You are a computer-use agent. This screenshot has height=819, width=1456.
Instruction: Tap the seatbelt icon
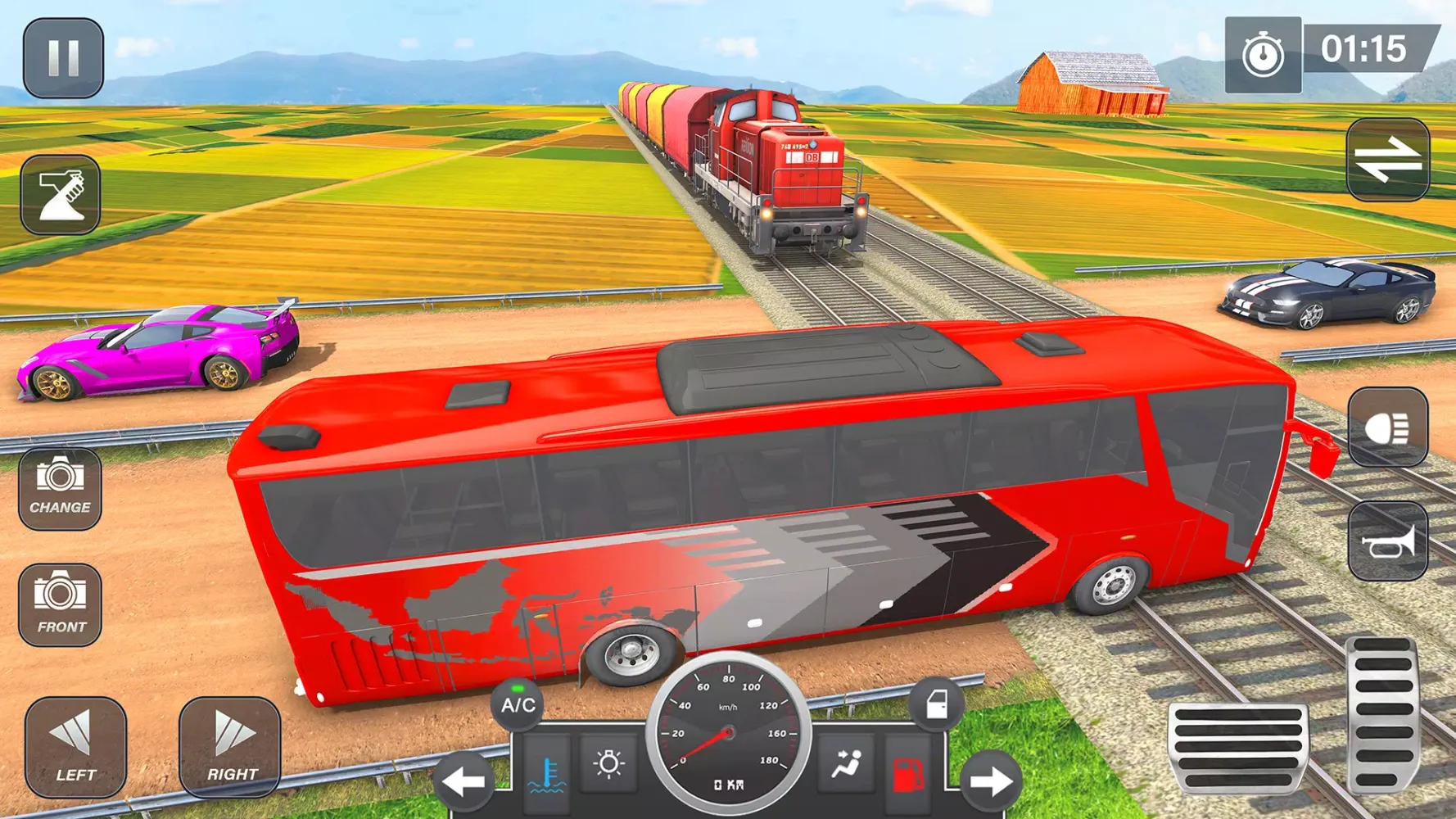846,765
